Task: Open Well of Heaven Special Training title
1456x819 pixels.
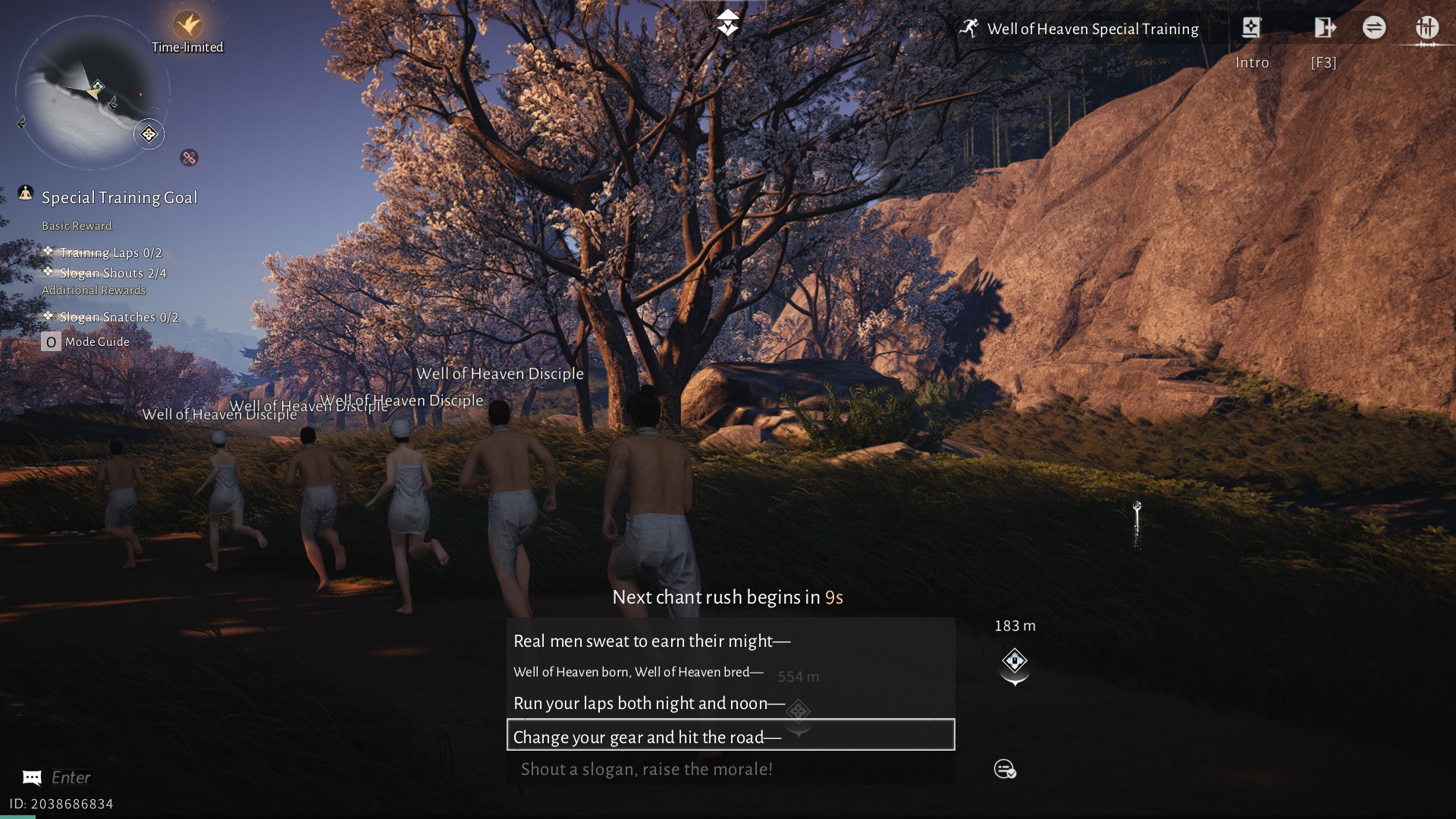Action: pos(1092,30)
